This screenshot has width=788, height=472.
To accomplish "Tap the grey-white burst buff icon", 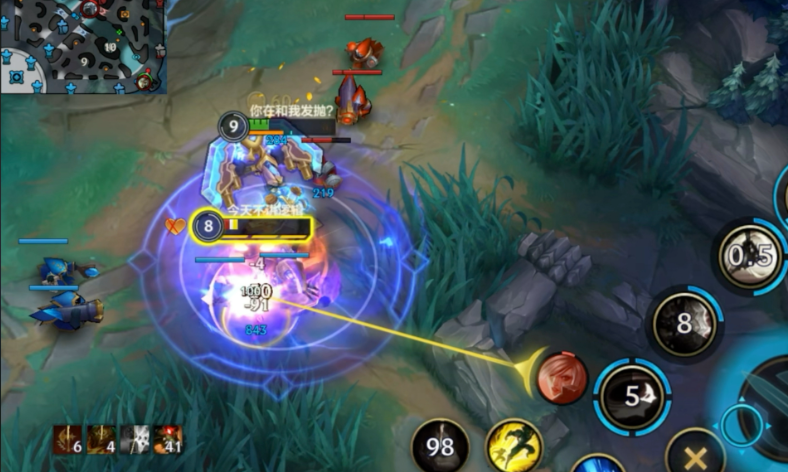I will (134, 440).
